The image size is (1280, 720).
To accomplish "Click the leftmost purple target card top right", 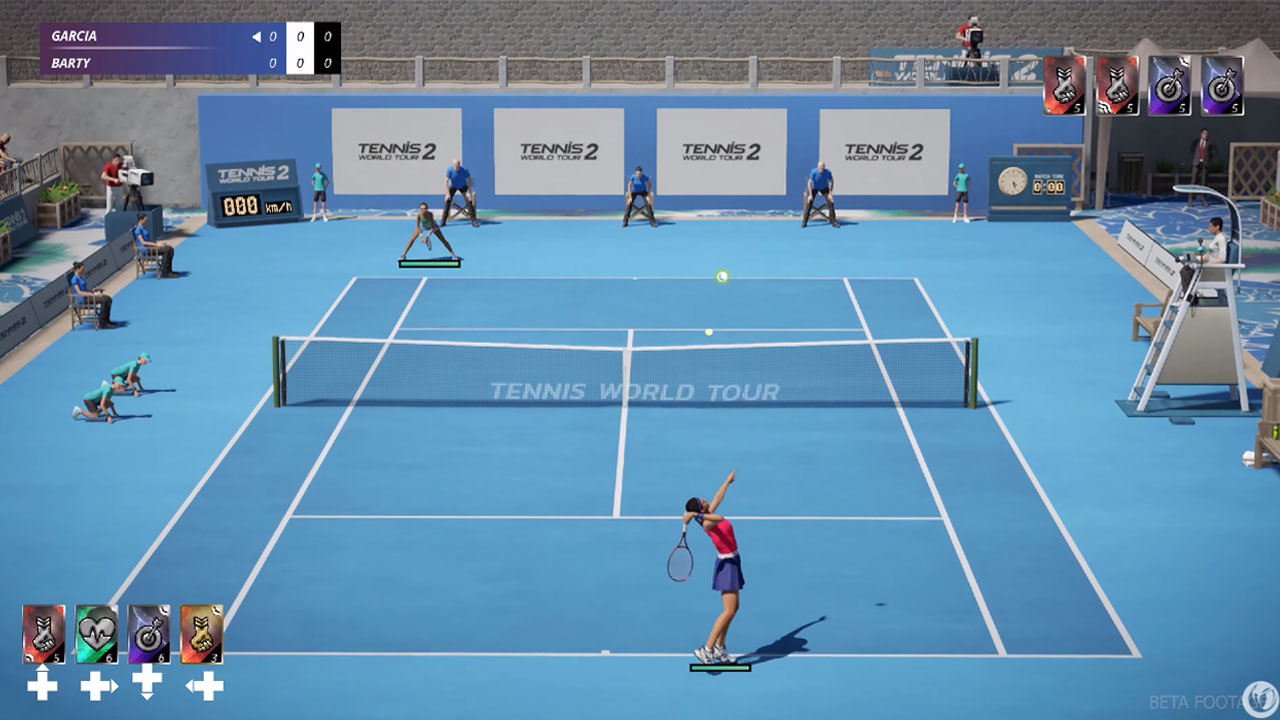I will [1168, 85].
